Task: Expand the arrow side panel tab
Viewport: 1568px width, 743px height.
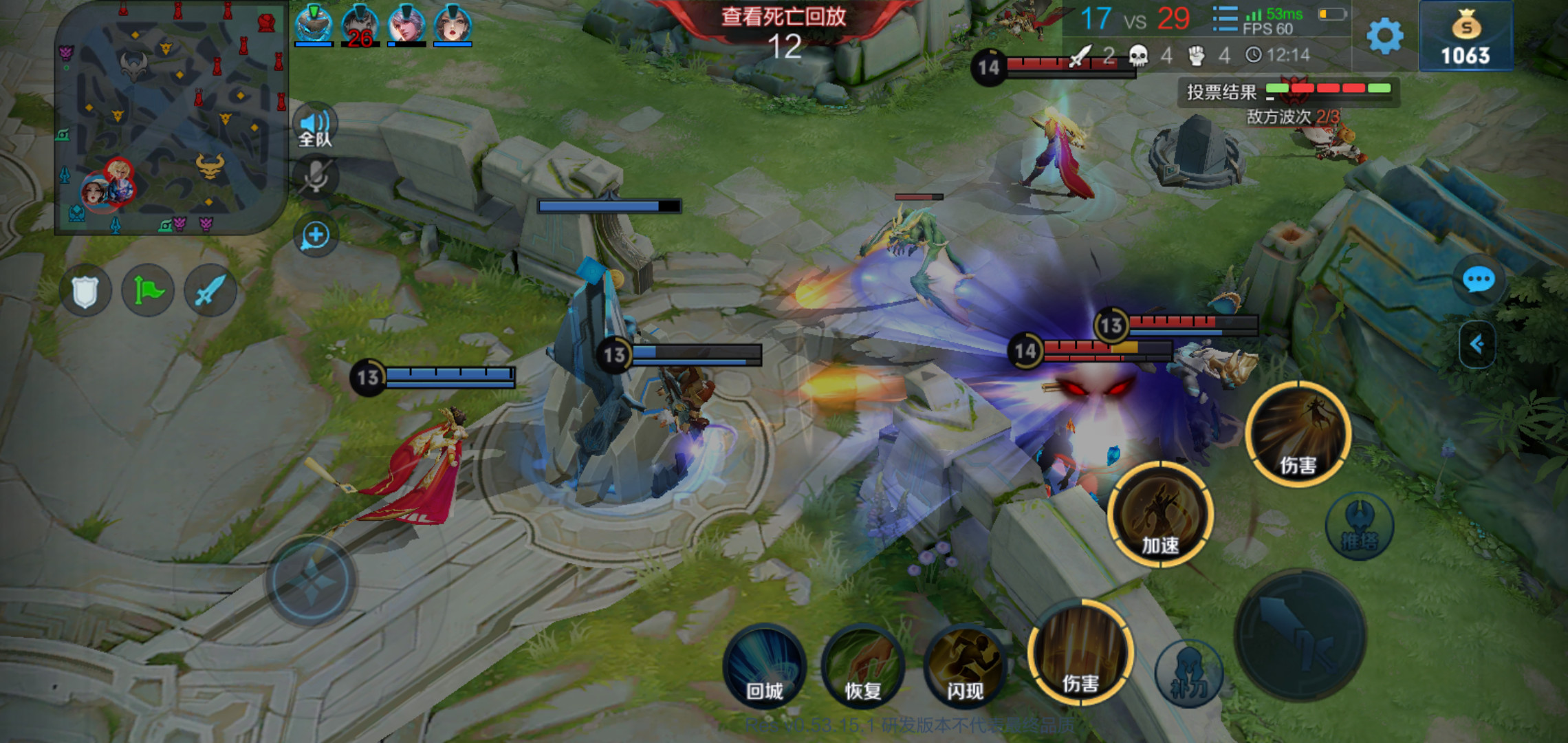Action: coord(1477,344)
